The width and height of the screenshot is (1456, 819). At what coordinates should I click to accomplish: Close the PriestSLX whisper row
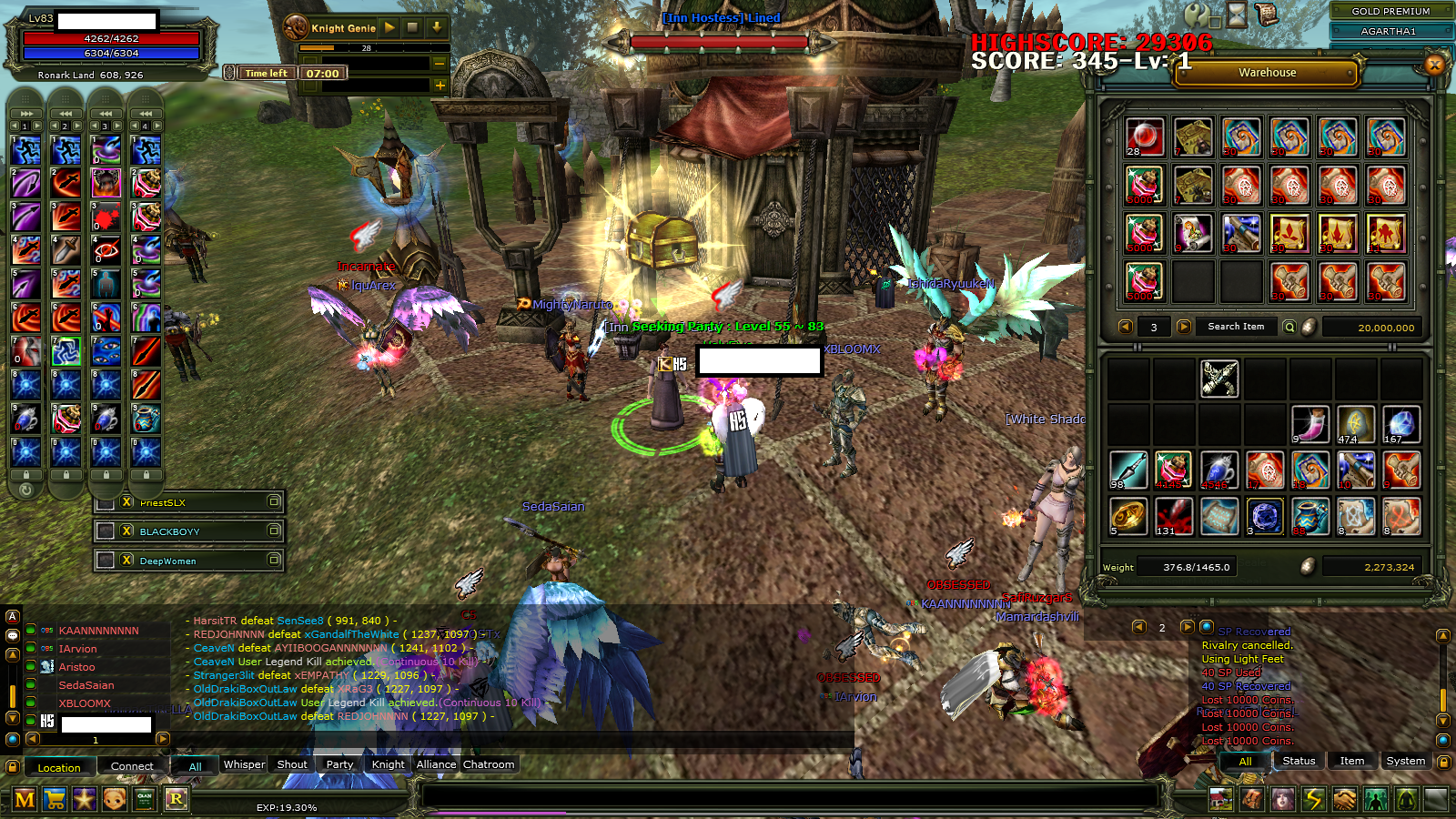pos(127,502)
